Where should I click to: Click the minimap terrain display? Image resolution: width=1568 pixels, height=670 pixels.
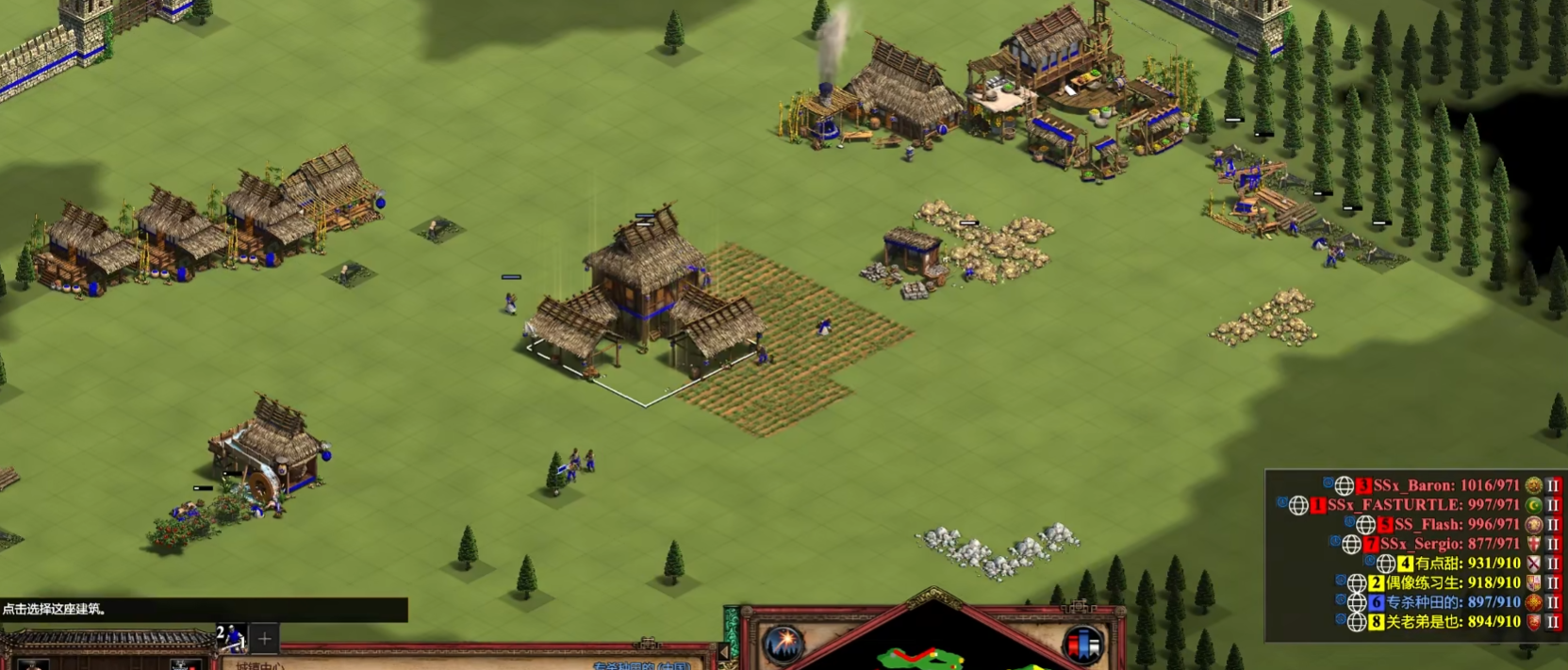[933, 652]
